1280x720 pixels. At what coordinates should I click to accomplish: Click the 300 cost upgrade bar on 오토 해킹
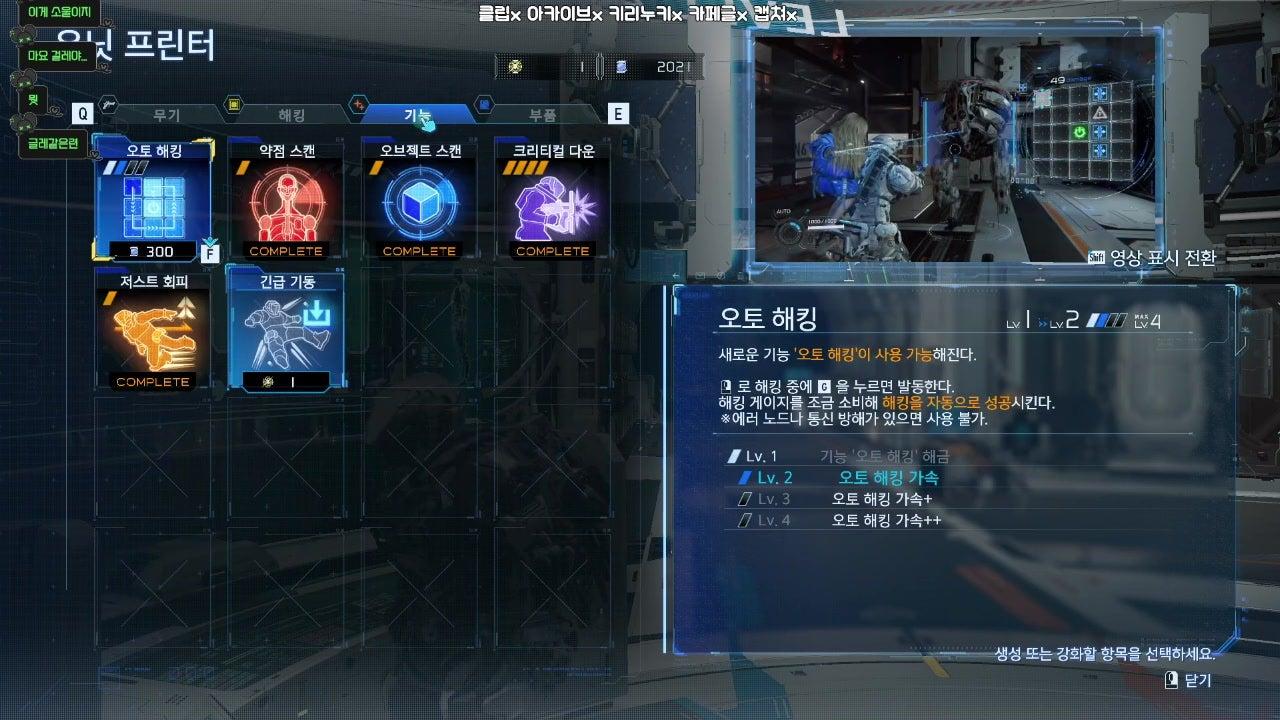click(x=152, y=251)
